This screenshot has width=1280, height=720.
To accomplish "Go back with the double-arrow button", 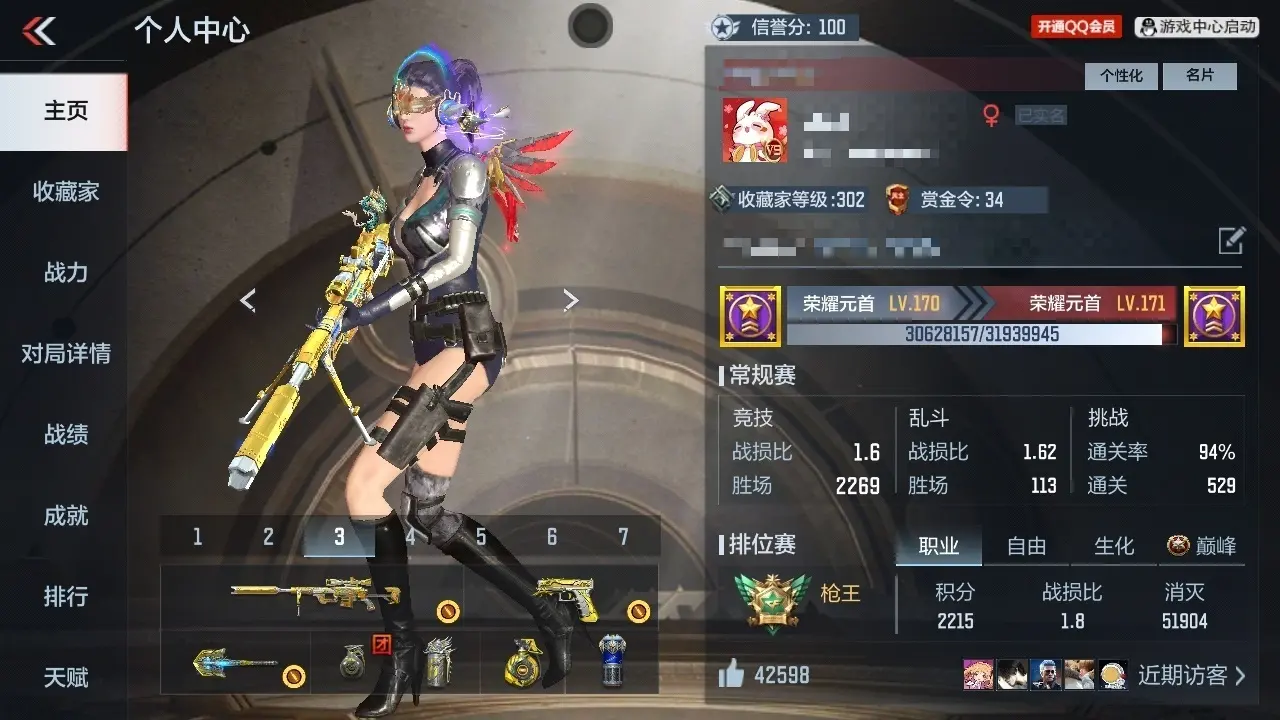I will (40, 31).
